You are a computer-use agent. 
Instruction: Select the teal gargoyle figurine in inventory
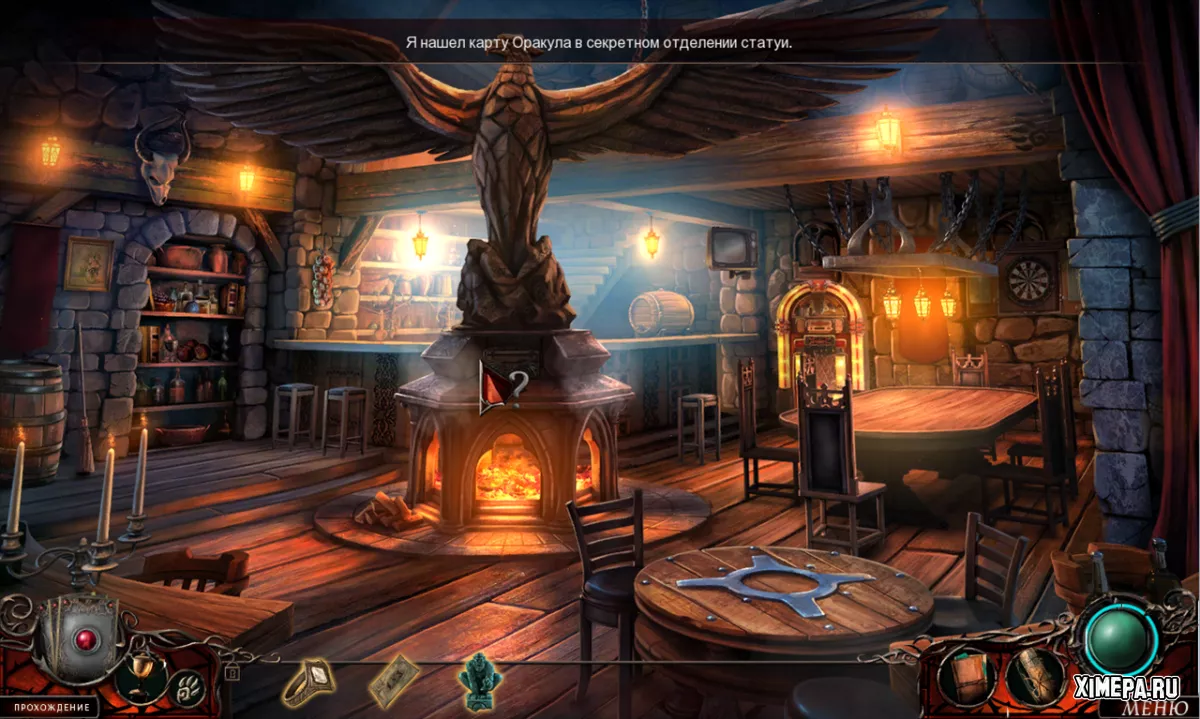pyautogui.click(x=478, y=678)
